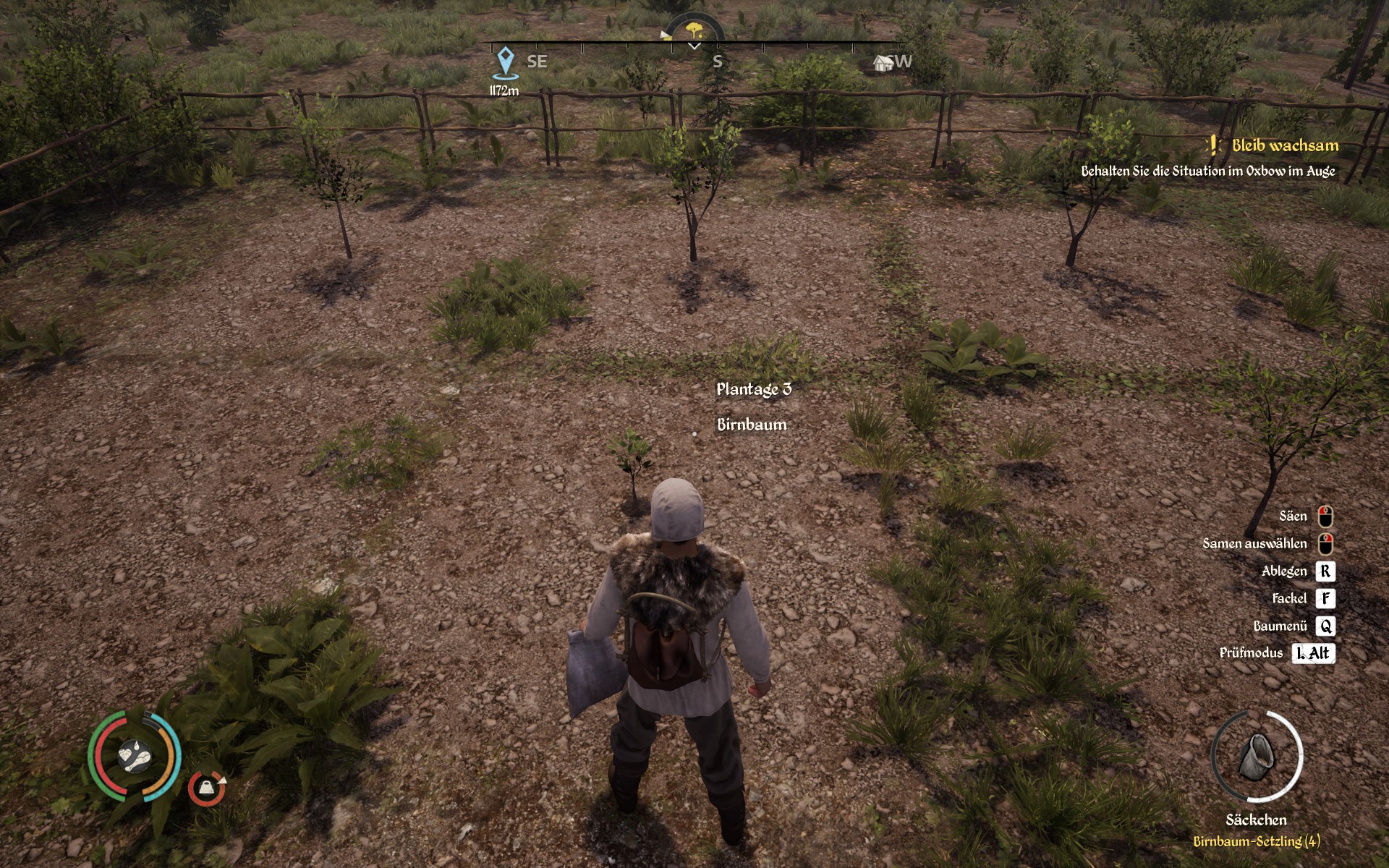The image size is (1389, 868).
Task: Select the equipped Säckchen item icon
Action: (x=1257, y=757)
